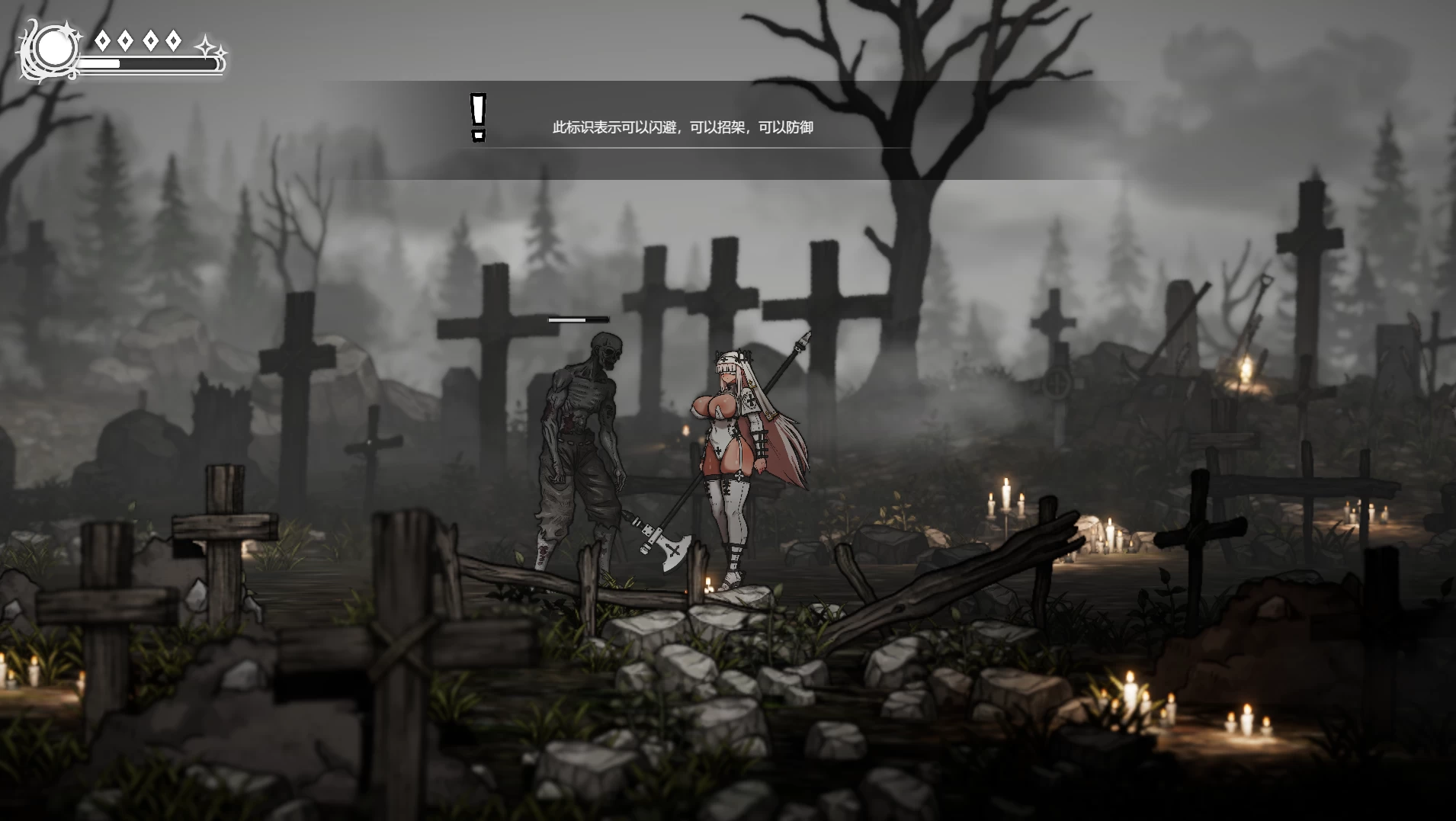
Task: Select the fourth diamond skill pip
Action: [x=174, y=40]
